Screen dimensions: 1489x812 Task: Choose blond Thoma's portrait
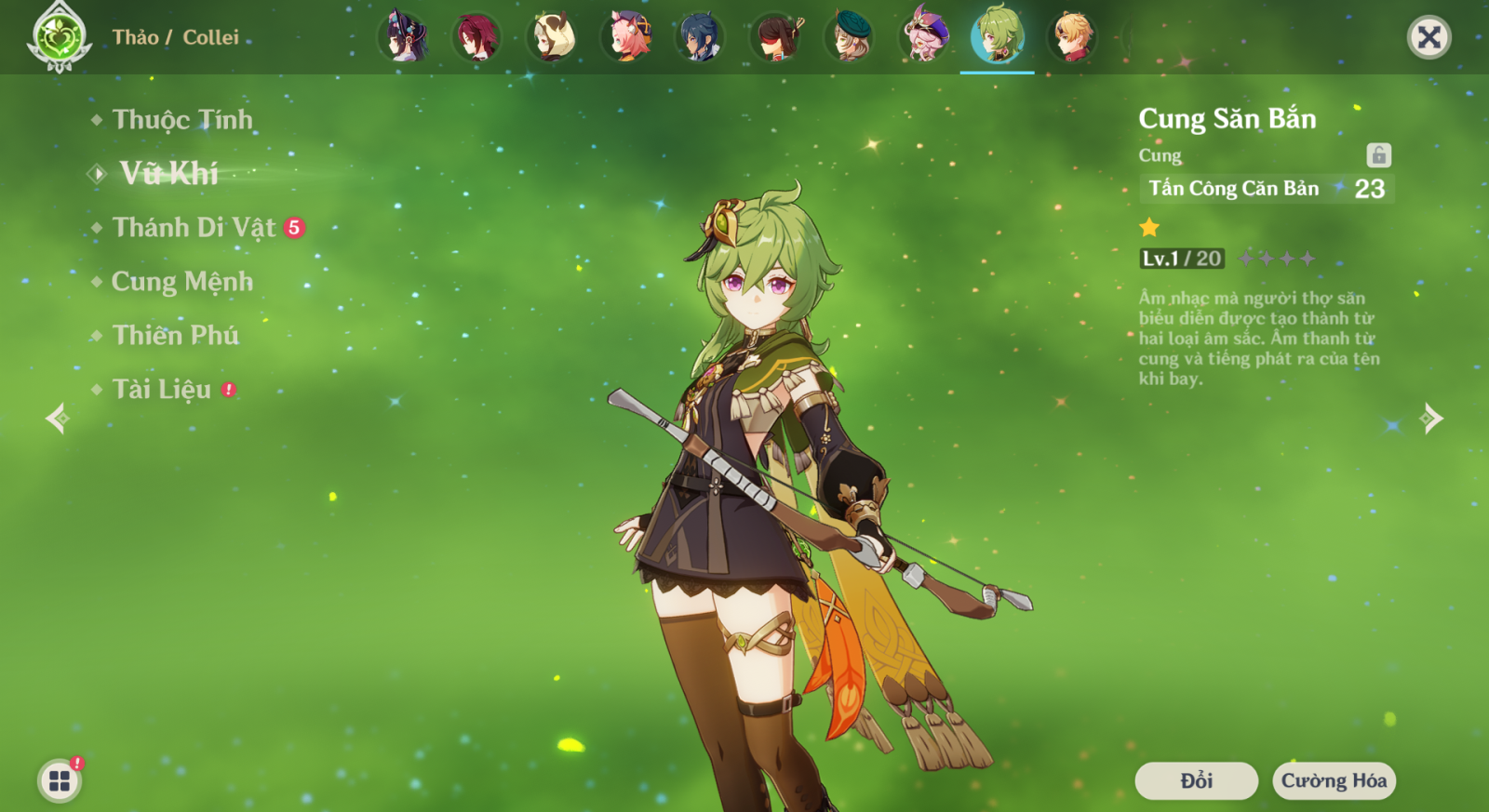(x=1072, y=37)
